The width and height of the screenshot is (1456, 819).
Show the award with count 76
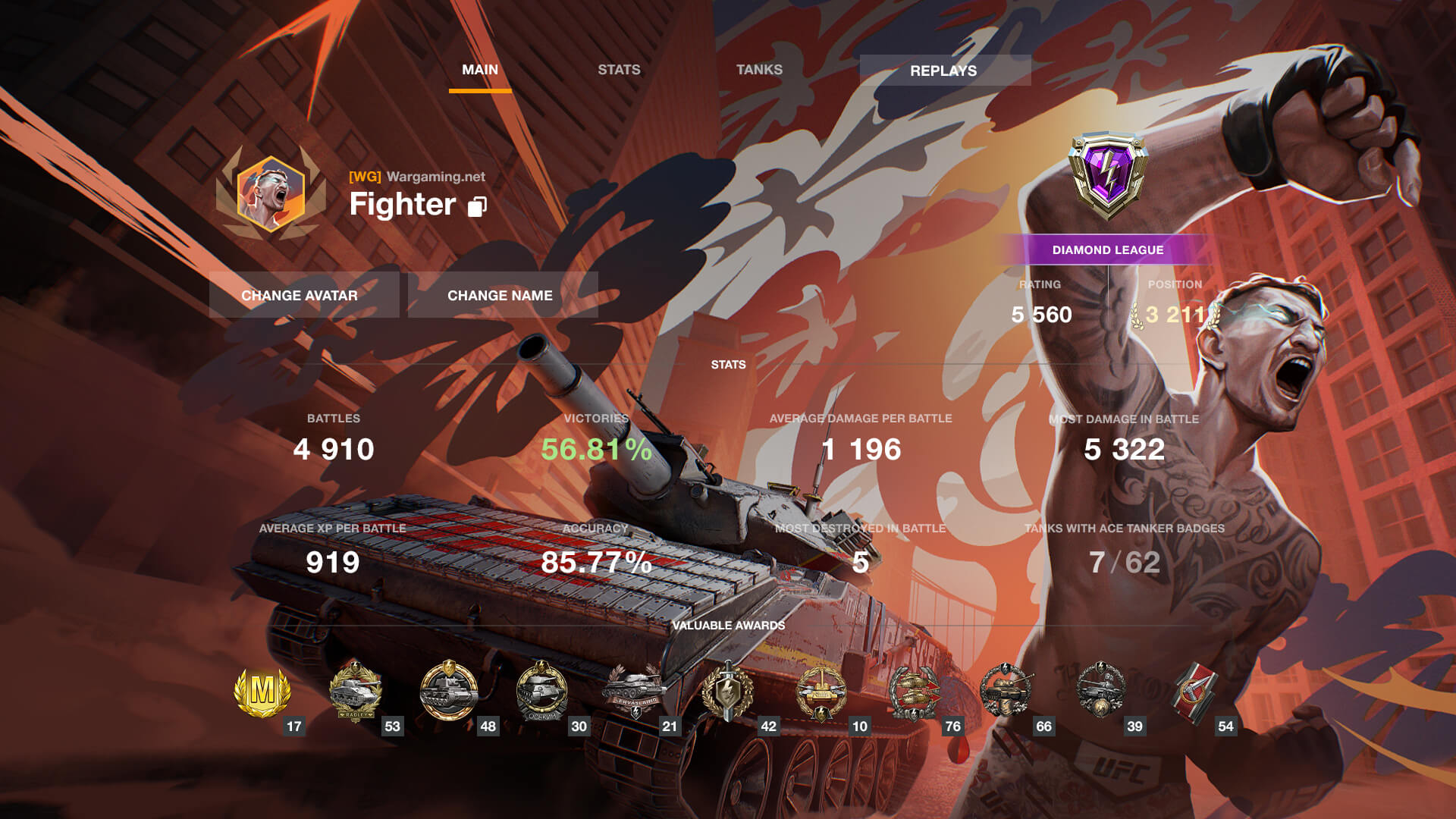[915, 692]
